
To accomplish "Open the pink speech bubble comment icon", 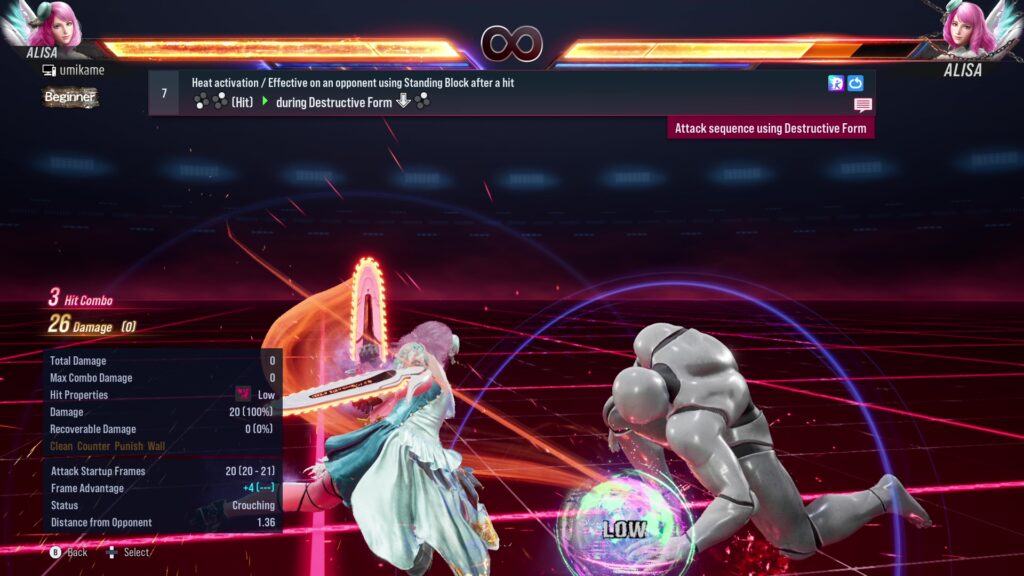I will point(862,105).
